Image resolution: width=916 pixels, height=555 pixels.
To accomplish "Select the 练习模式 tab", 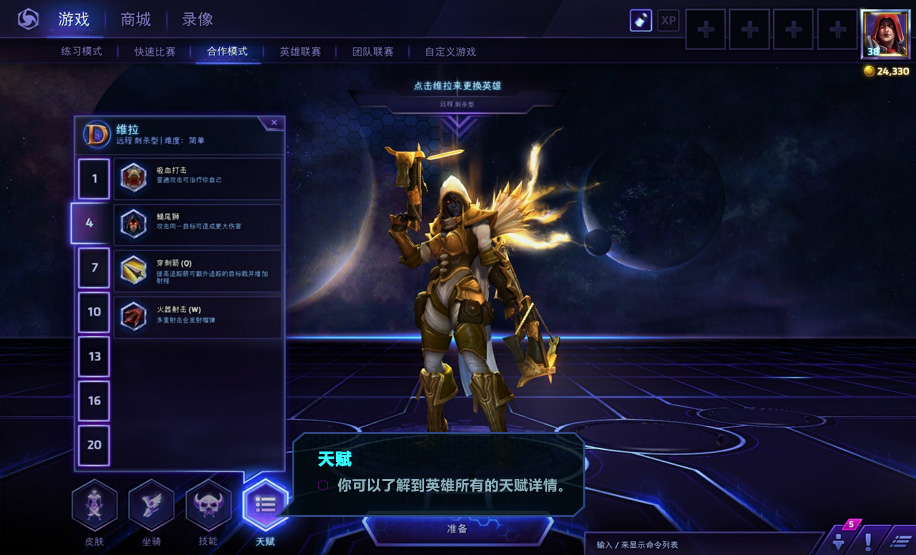I will 81,52.
